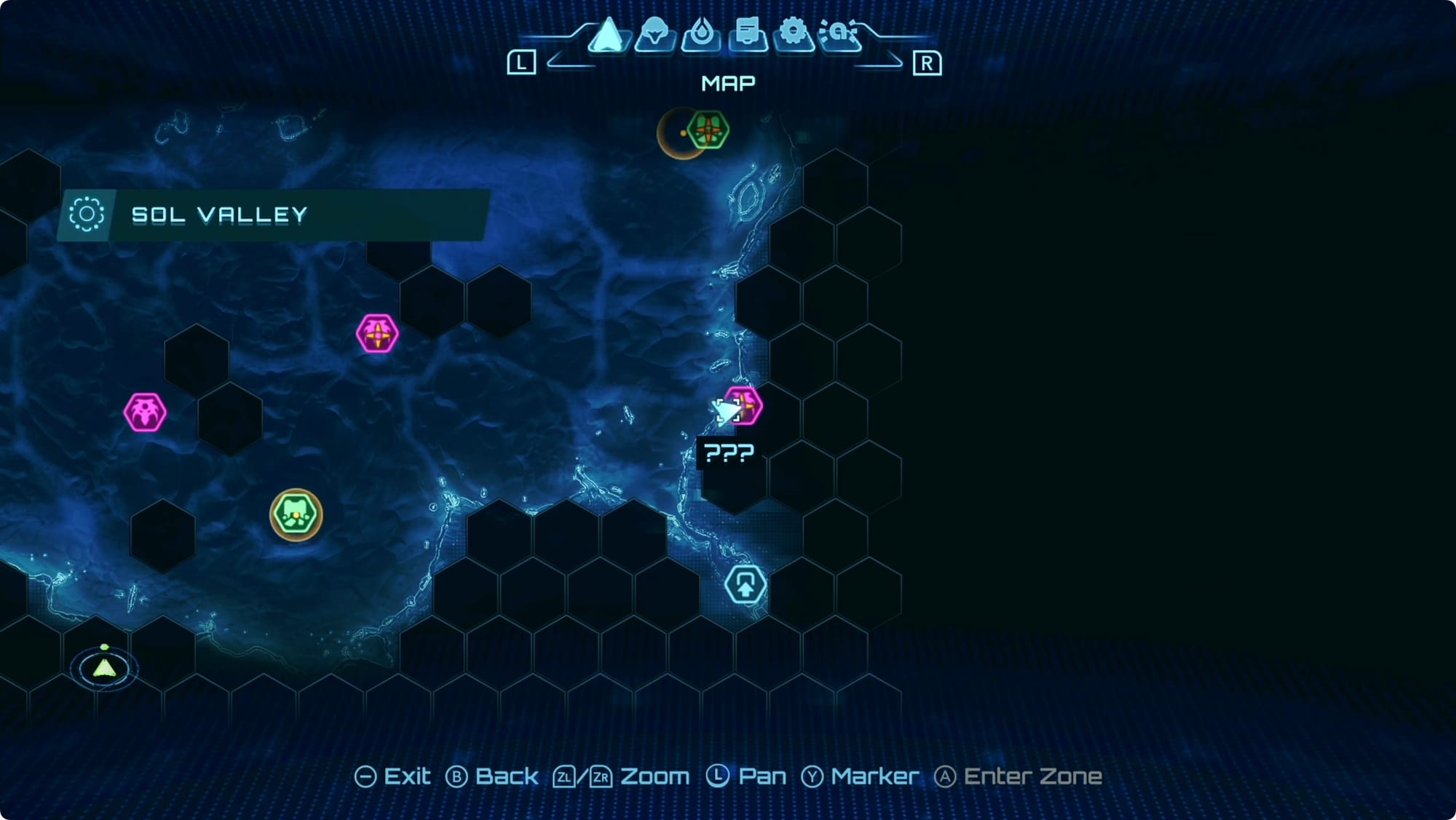This screenshot has height=820, width=1456.
Task: Open the logbook document tab
Action: (x=748, y=33)
